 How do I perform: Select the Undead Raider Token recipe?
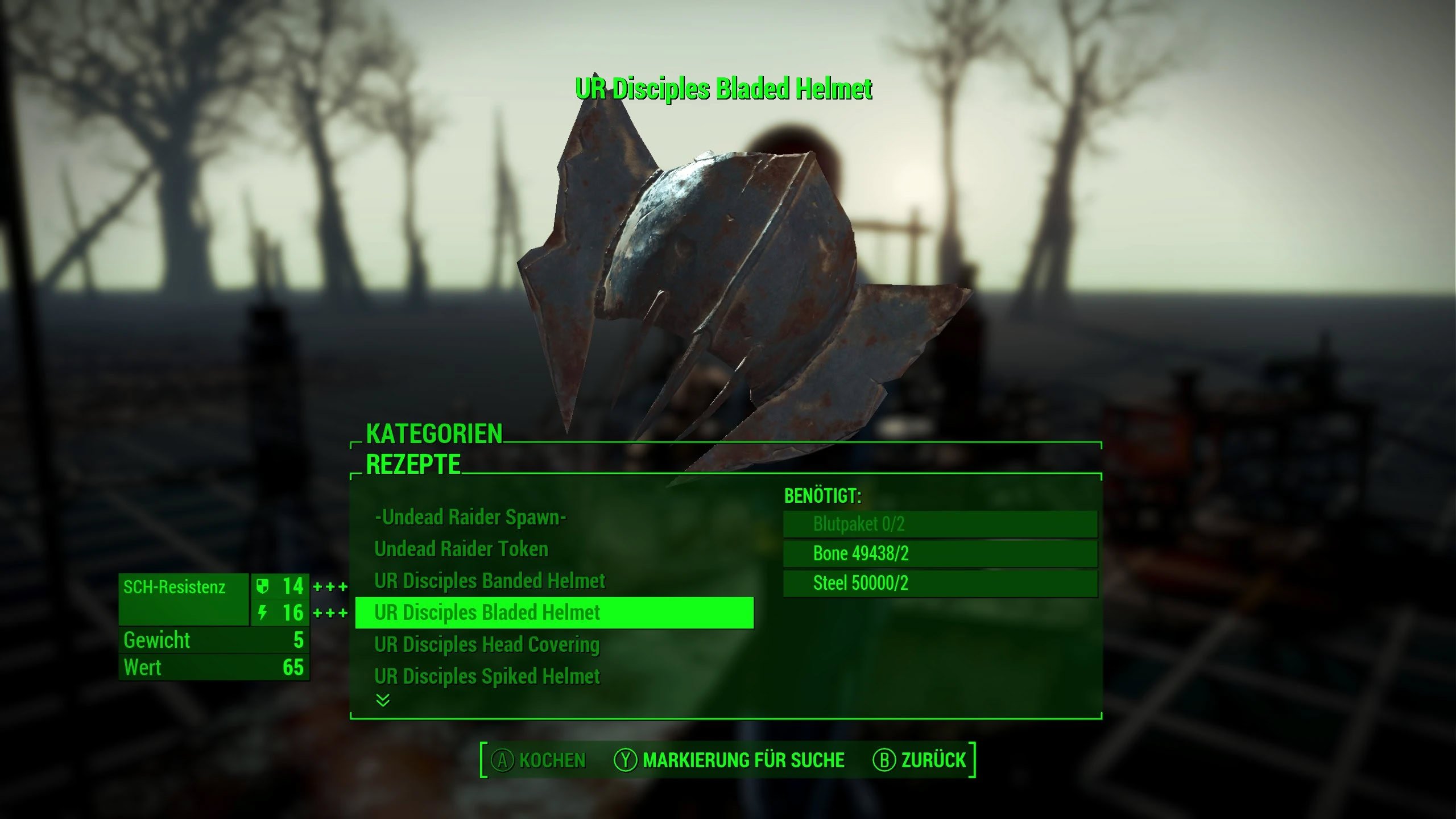pyautogui.click(x=461, y=549)
